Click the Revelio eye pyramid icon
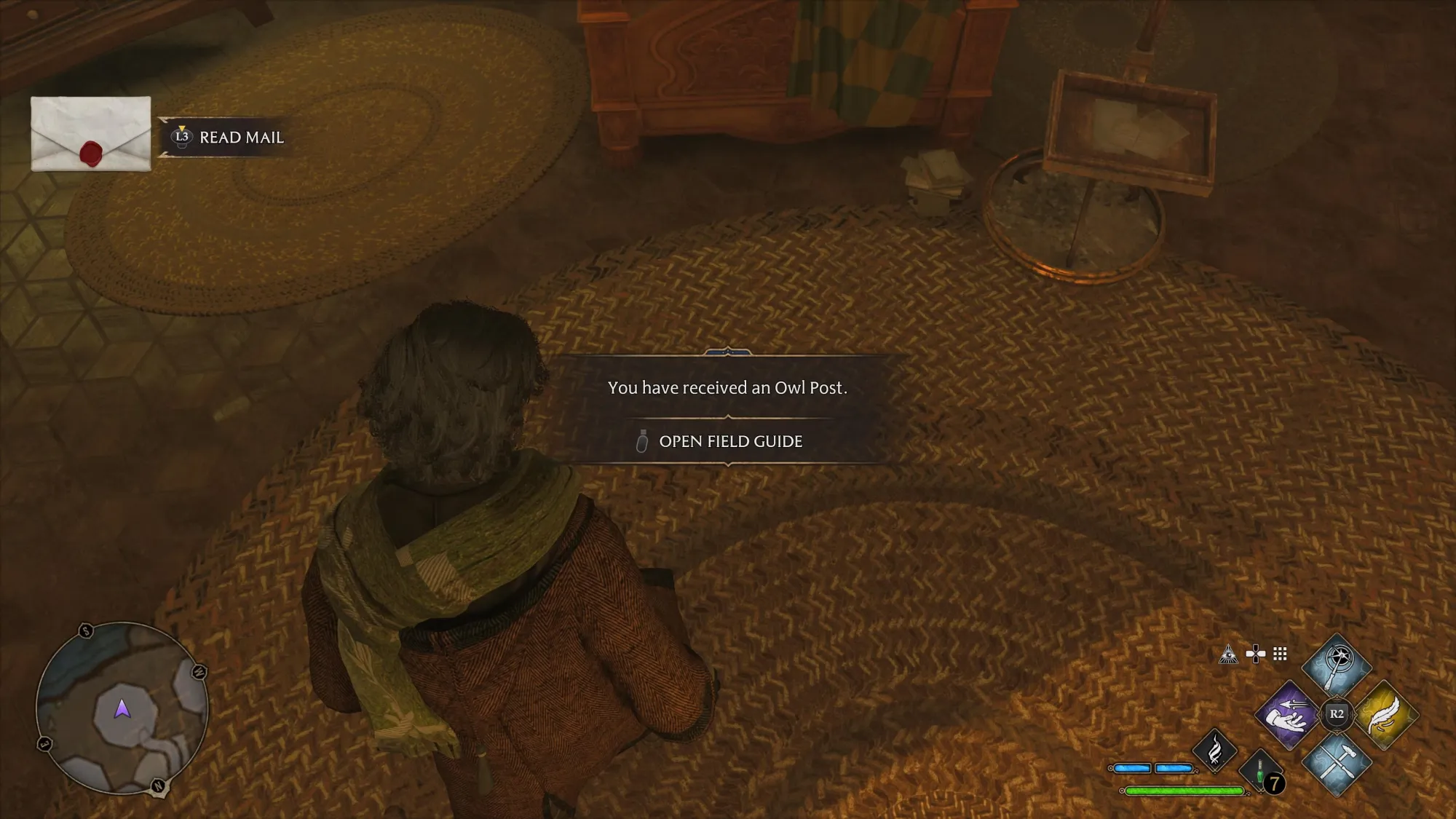1456x819 pixels. 1228,654
